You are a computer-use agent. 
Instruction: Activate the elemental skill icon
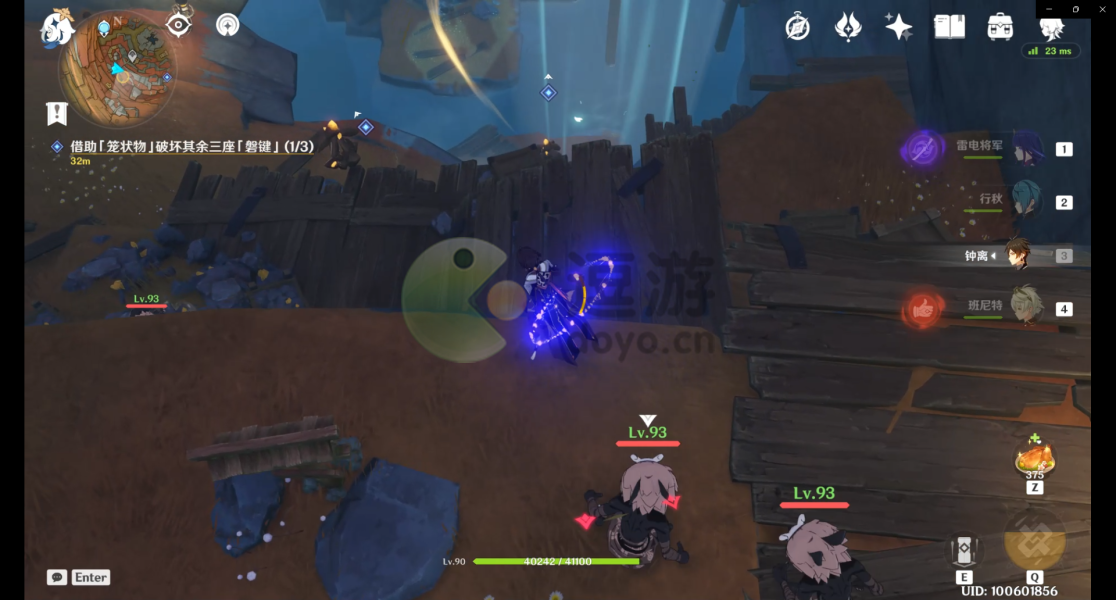(x=964, y=551)
